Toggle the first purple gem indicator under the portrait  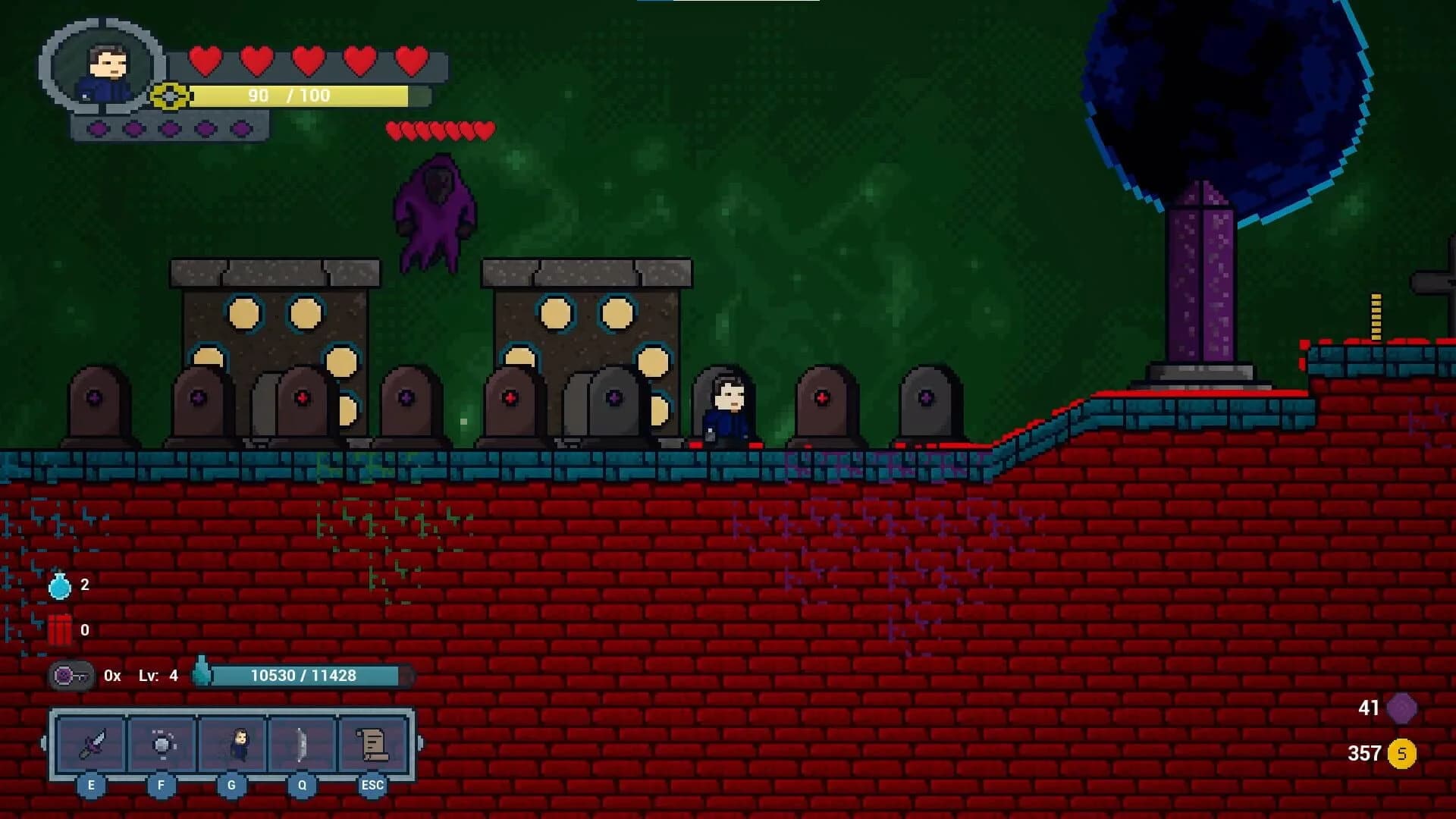coord(97,129)
